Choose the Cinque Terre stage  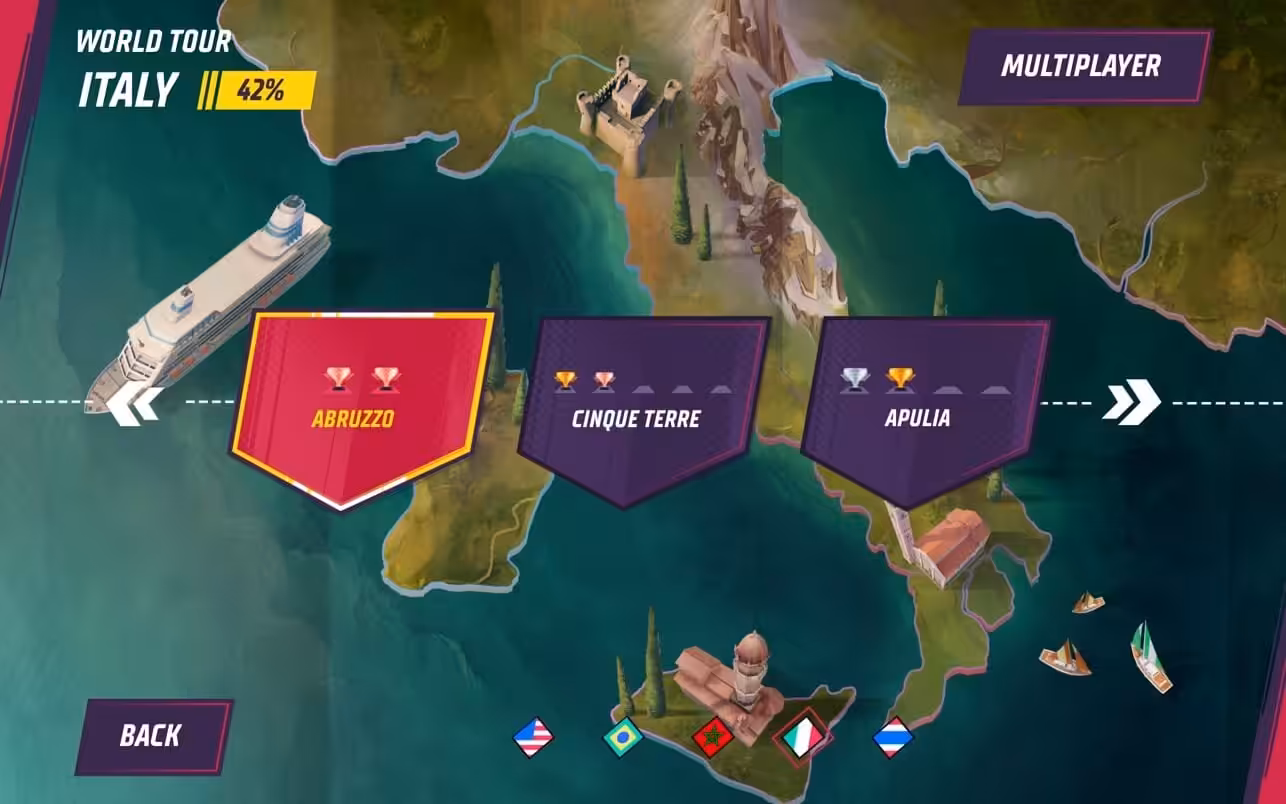637,410
